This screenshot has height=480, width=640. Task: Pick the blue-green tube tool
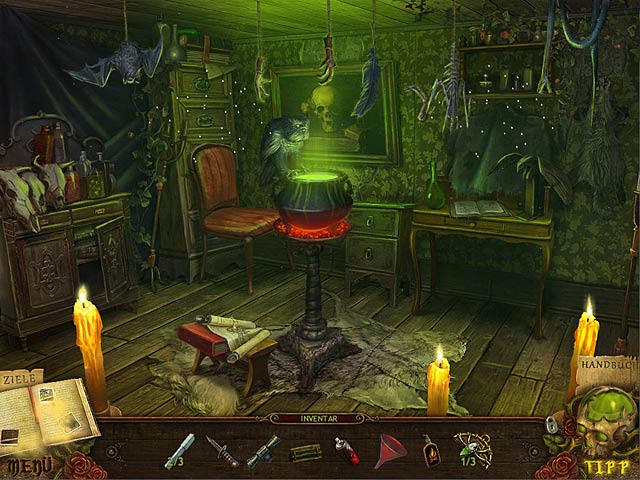click(x=263, y=451)
